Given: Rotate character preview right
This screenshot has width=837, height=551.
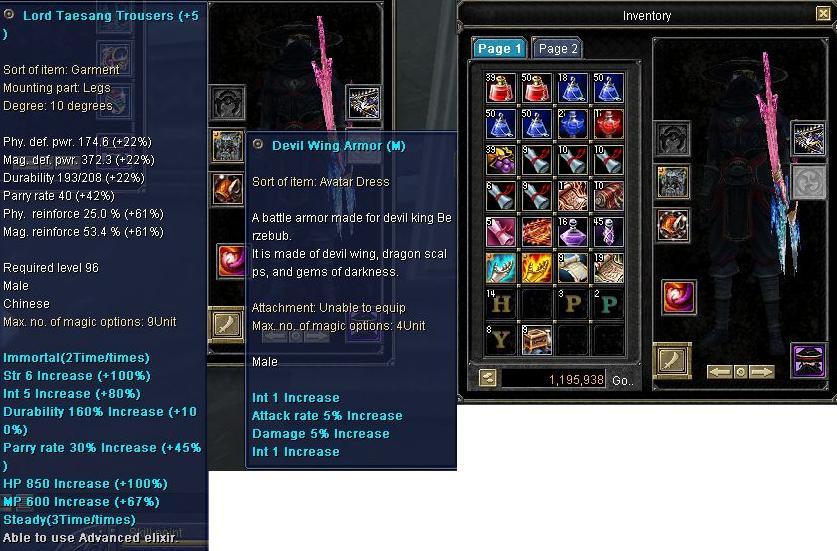Looking at the screenshot, I should [x=762, y=372].
